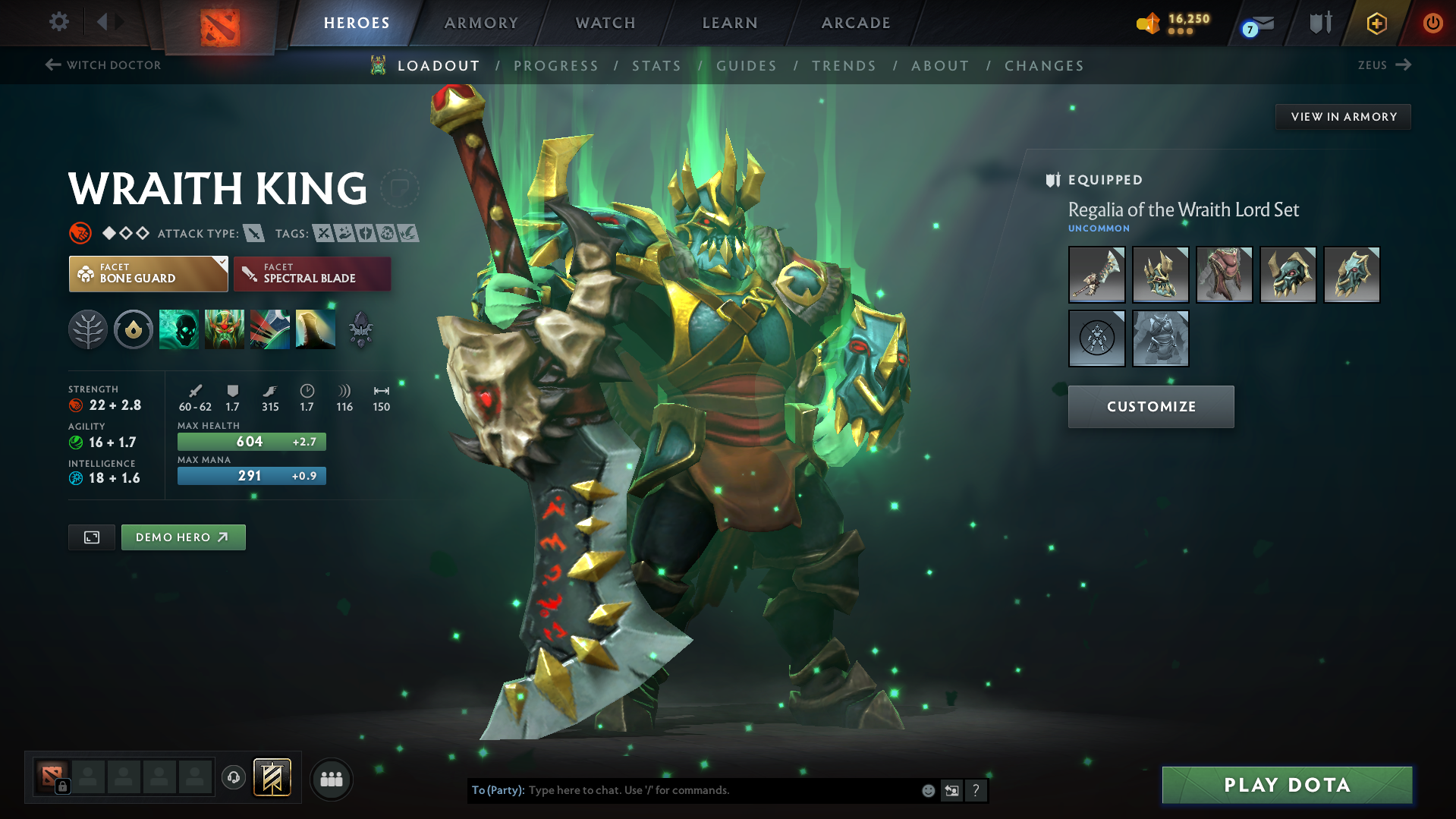
Task: Select the Vampiric Spirit ability icon
Action: point(225,329)
